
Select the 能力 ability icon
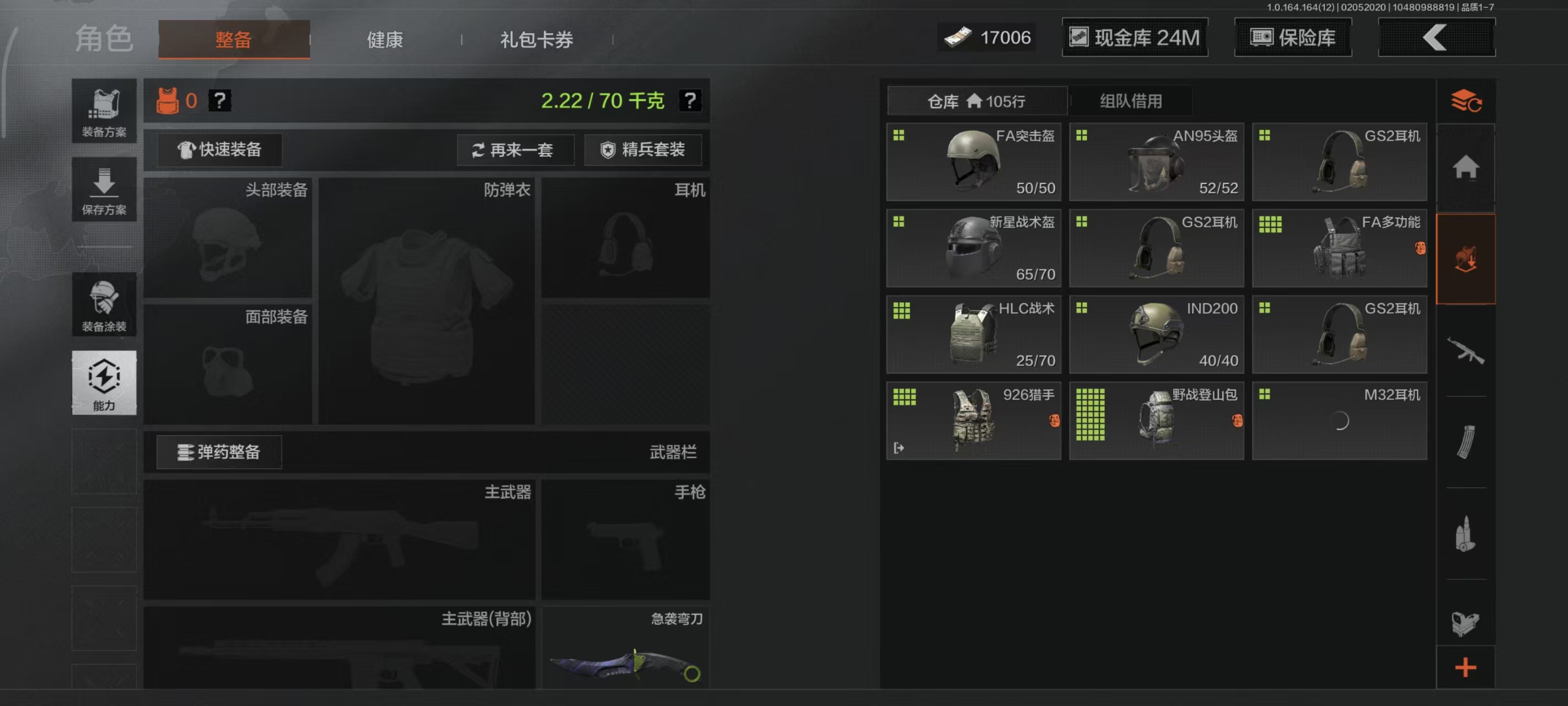click(104, 384)
